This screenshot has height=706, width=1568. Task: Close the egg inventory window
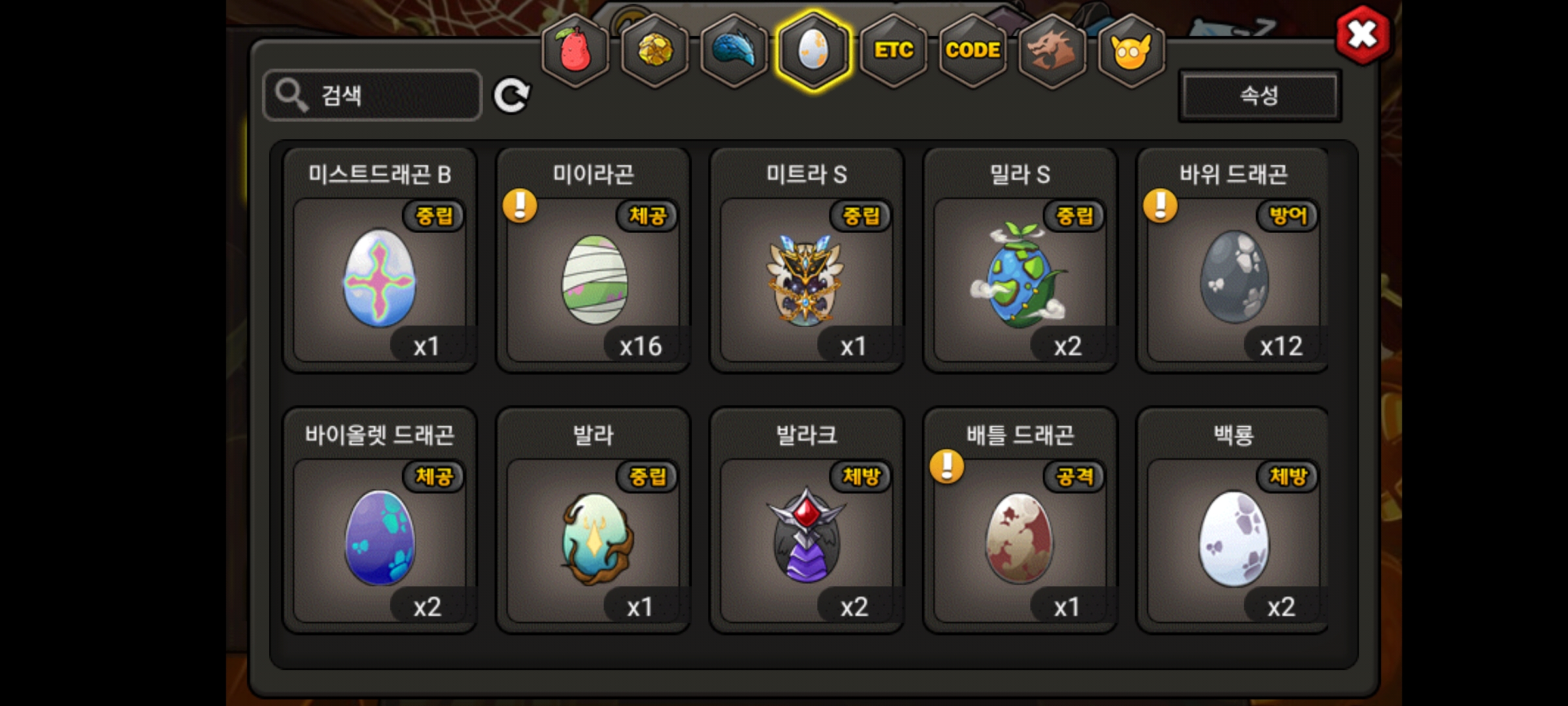click(x=1363, y=34)
